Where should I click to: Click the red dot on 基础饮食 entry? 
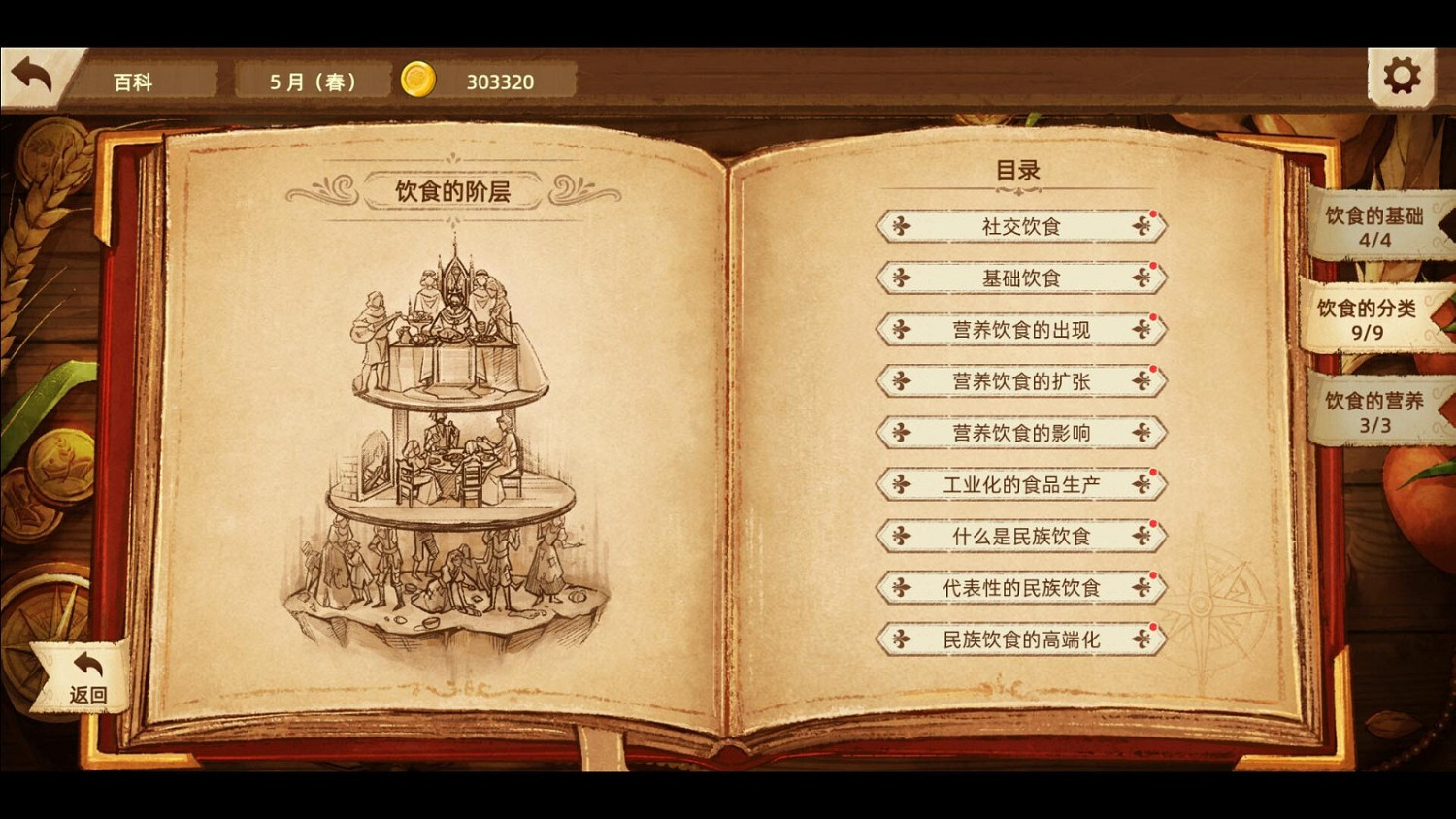[1151, 264]
